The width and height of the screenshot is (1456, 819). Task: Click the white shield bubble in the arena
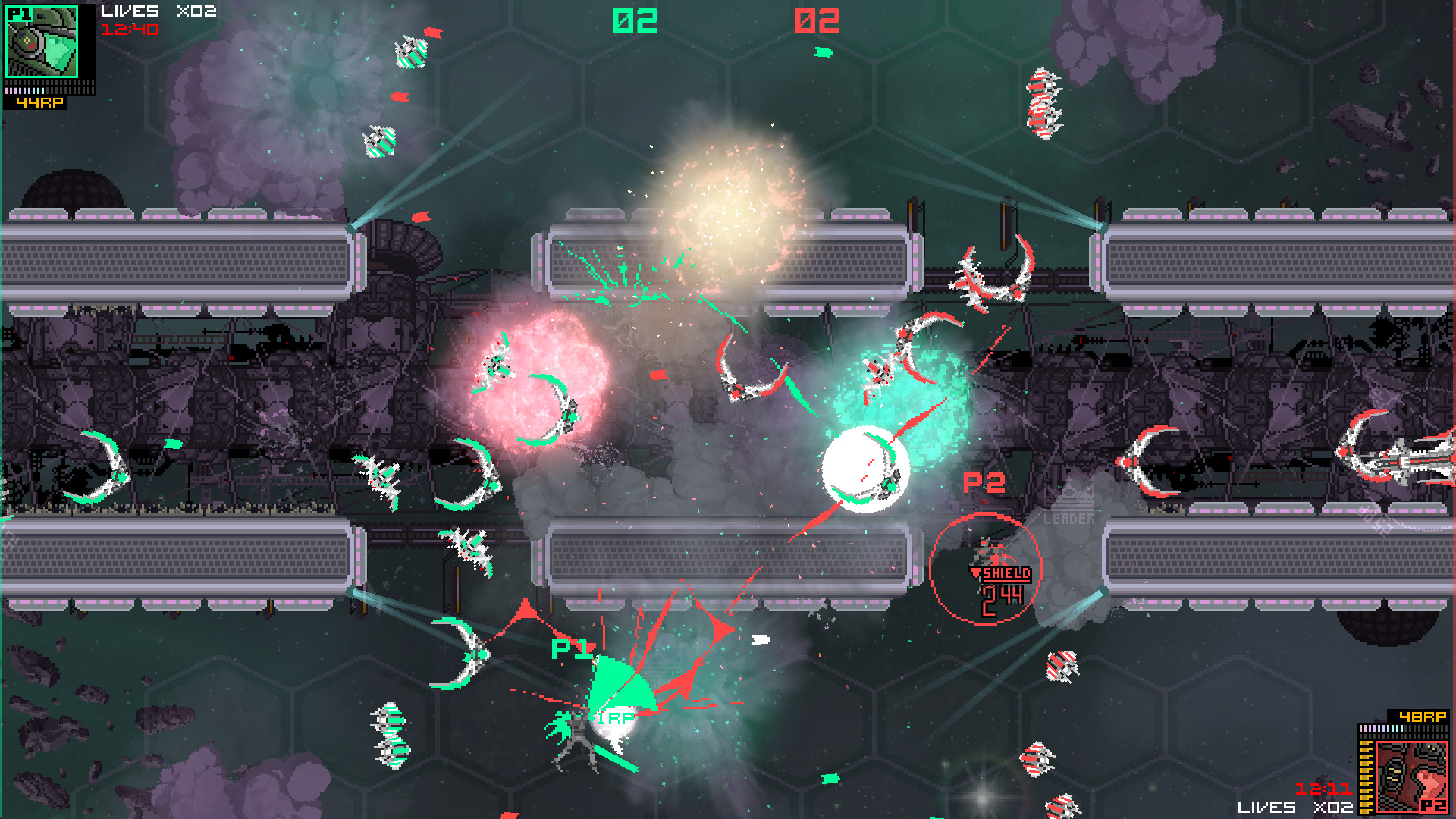(x=864, y=469)
